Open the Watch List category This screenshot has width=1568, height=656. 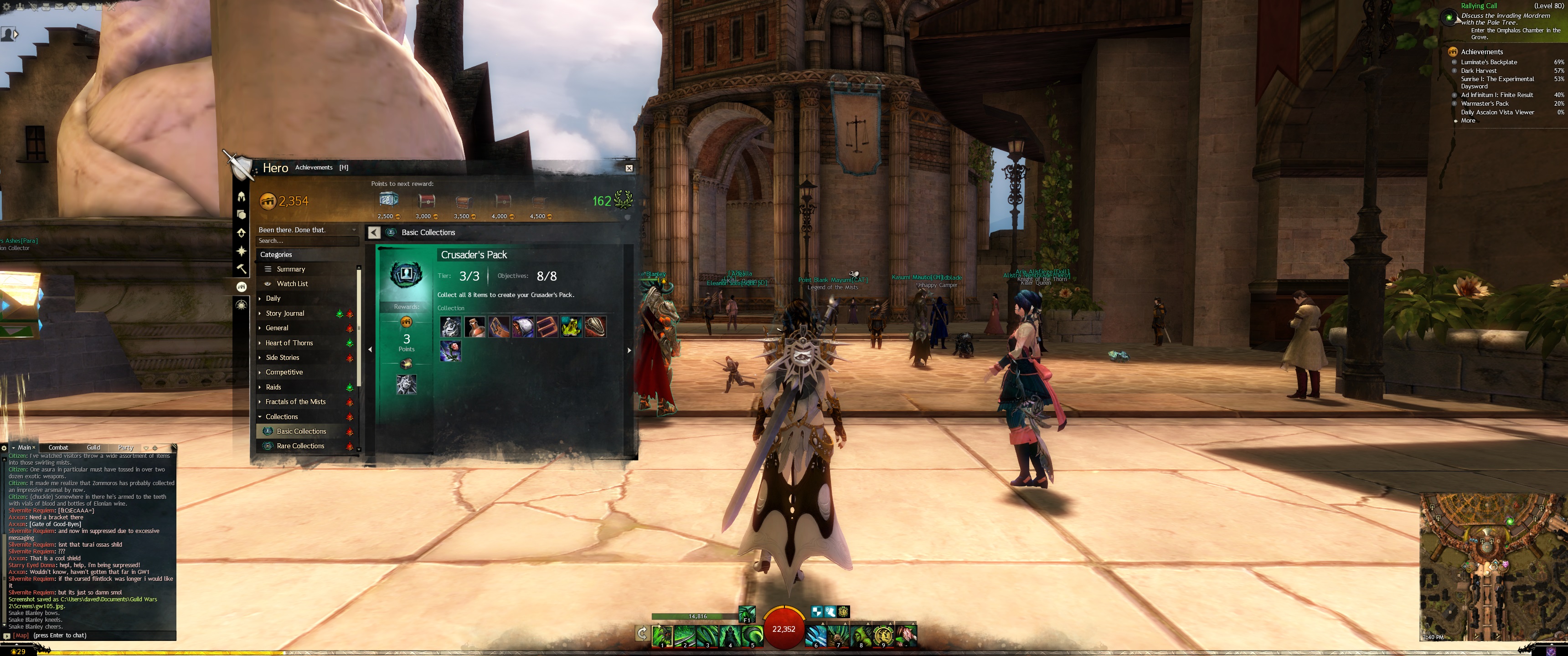click(x=292, y=283)
